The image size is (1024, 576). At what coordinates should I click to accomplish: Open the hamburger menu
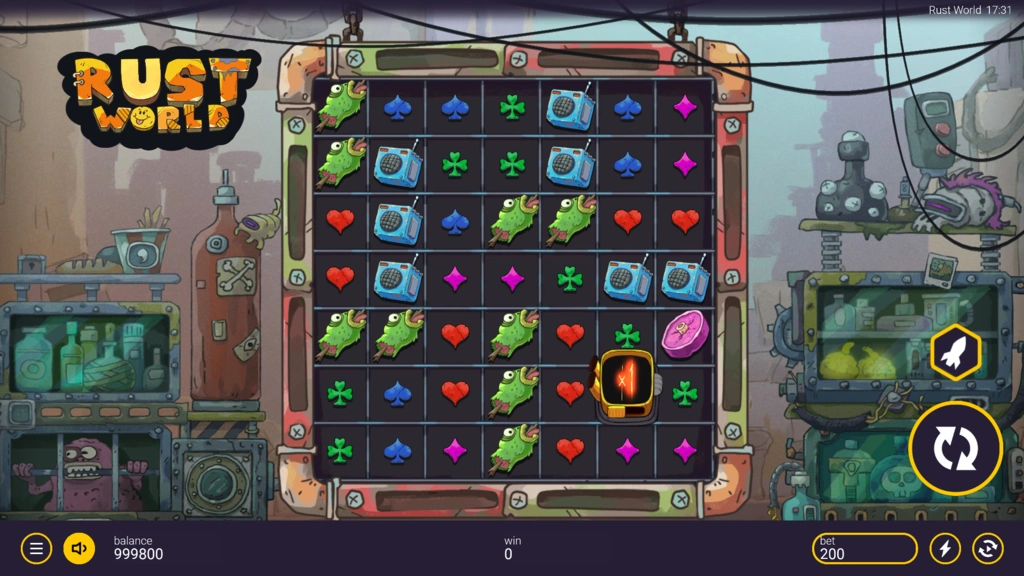coord(36,548)
